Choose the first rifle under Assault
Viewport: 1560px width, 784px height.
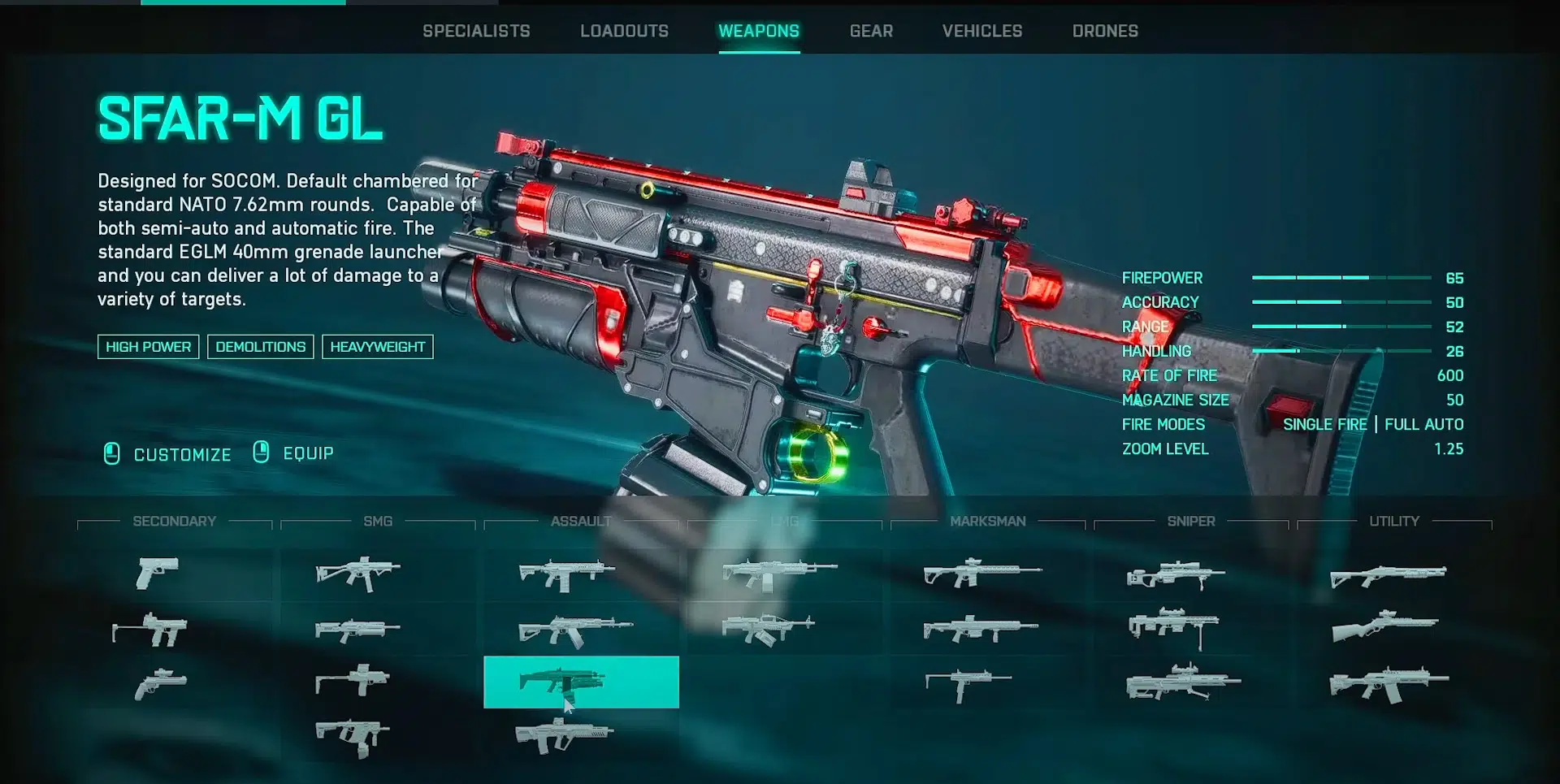[x=566, y=574]
